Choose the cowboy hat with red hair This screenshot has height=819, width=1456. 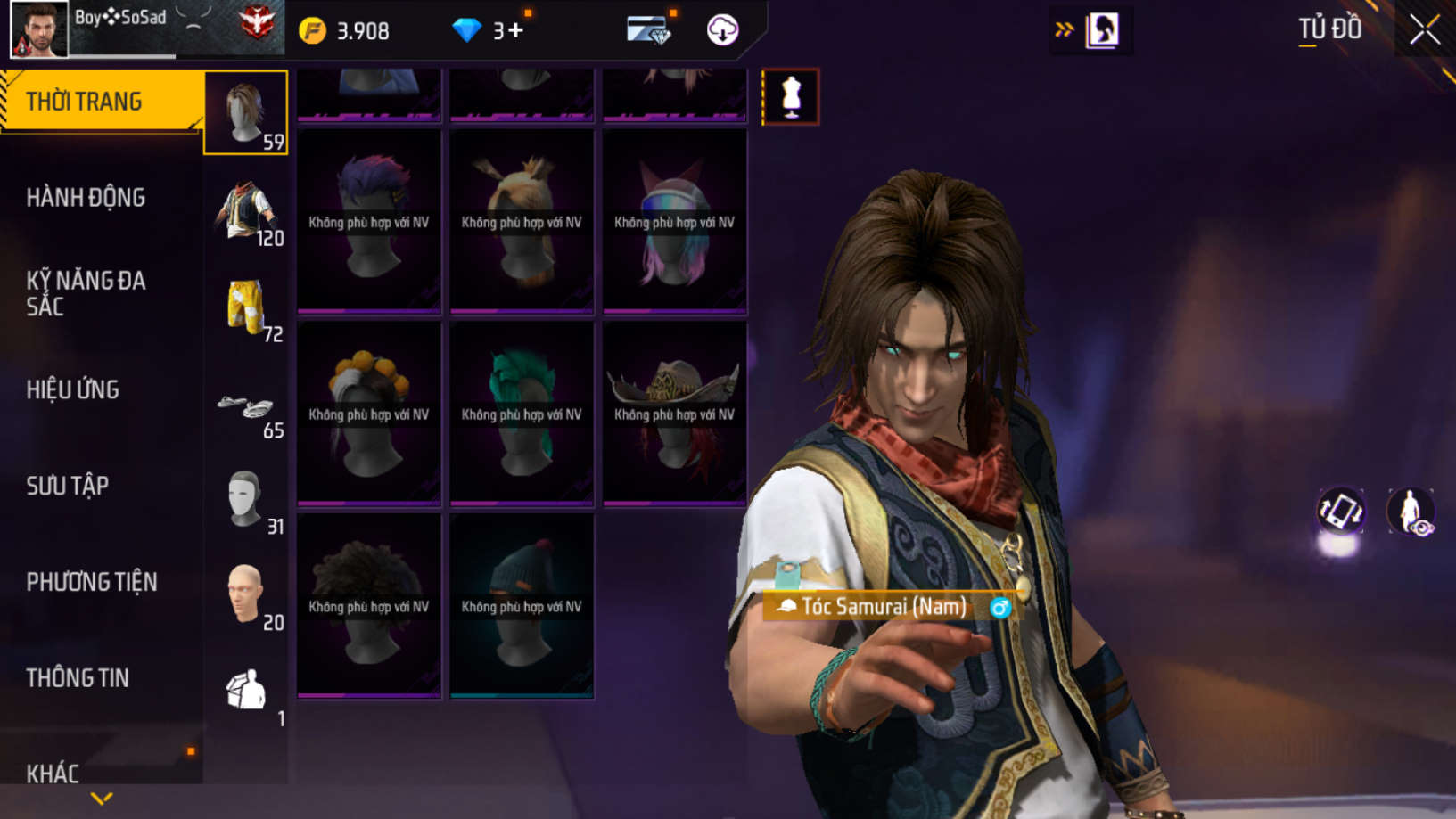click(674, 414)
